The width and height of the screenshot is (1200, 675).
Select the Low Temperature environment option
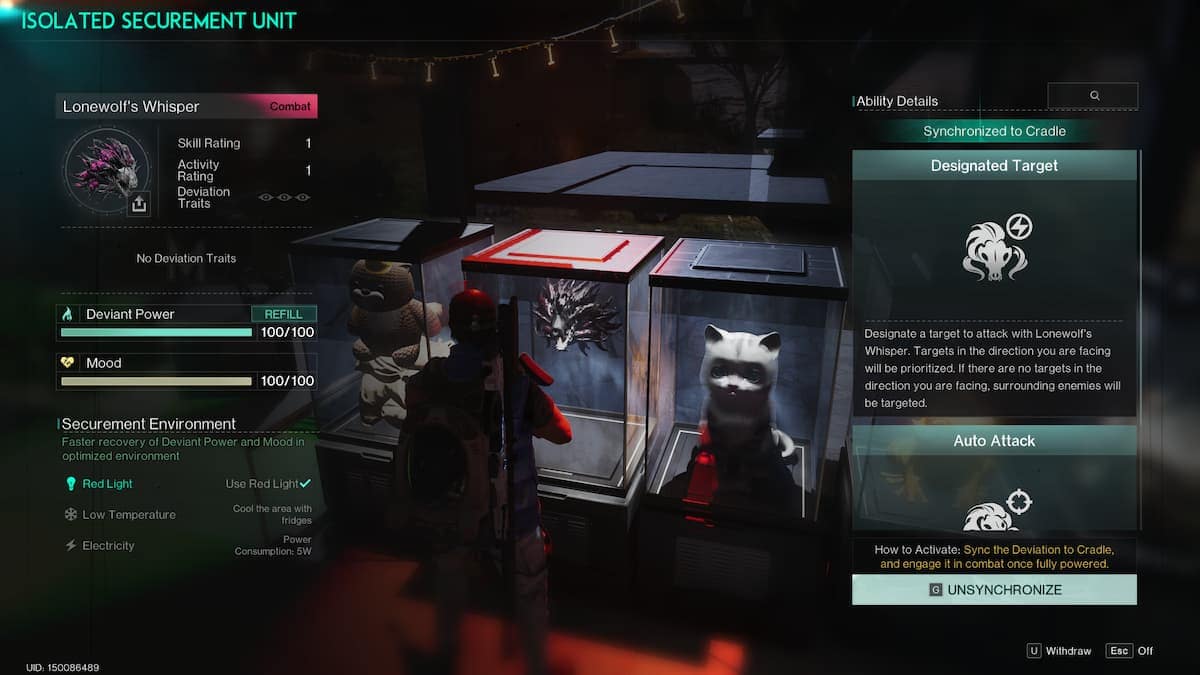pos(128,515)
